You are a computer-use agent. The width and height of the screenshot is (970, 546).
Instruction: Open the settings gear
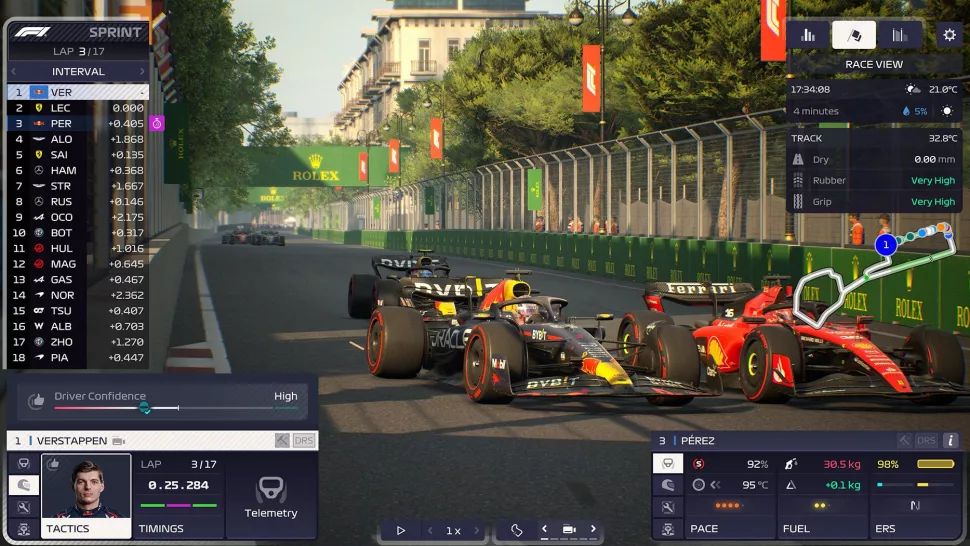tap(949, 35)
